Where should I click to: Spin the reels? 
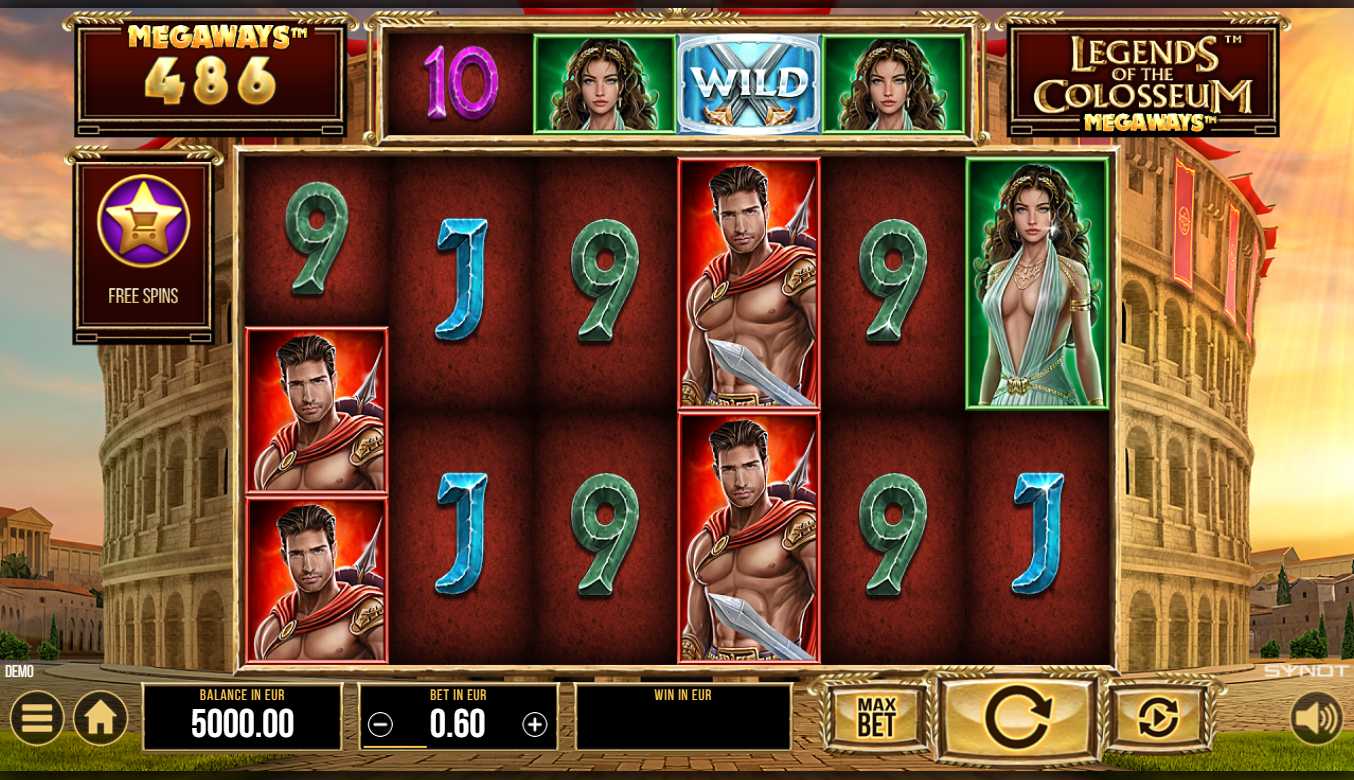click(1017, 717)
